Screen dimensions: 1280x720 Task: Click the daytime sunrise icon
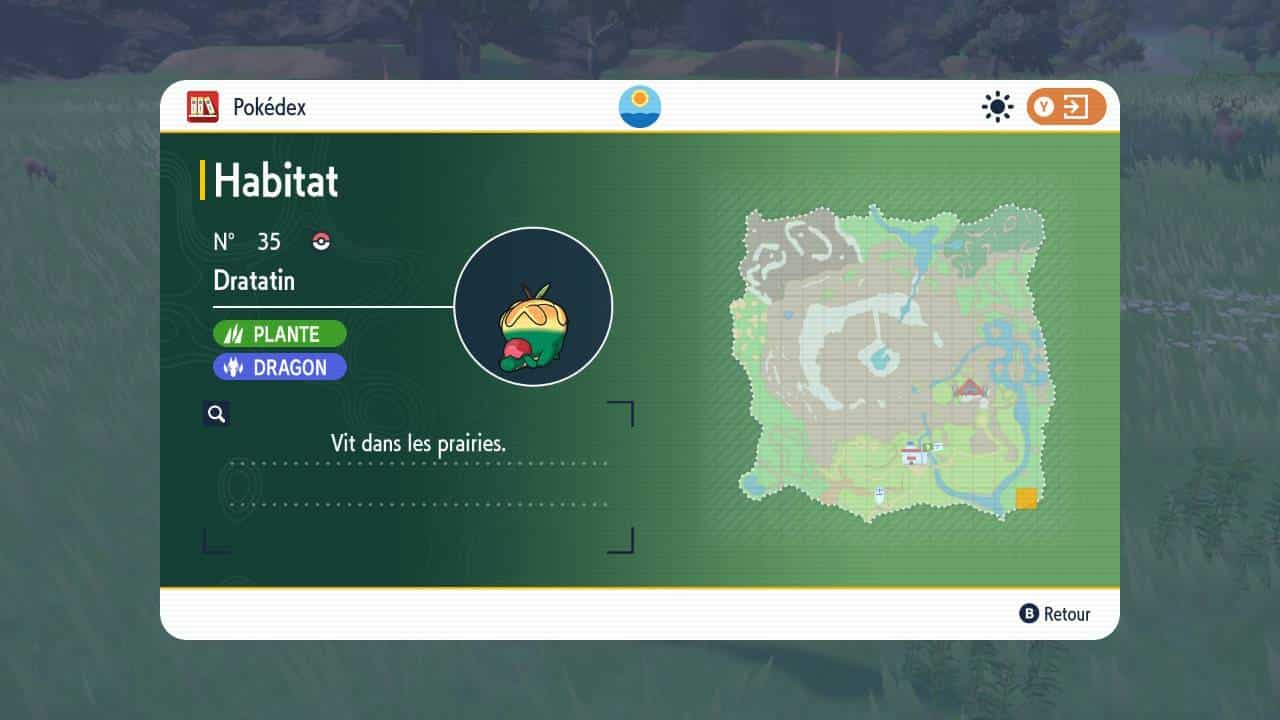coord(640,106)
